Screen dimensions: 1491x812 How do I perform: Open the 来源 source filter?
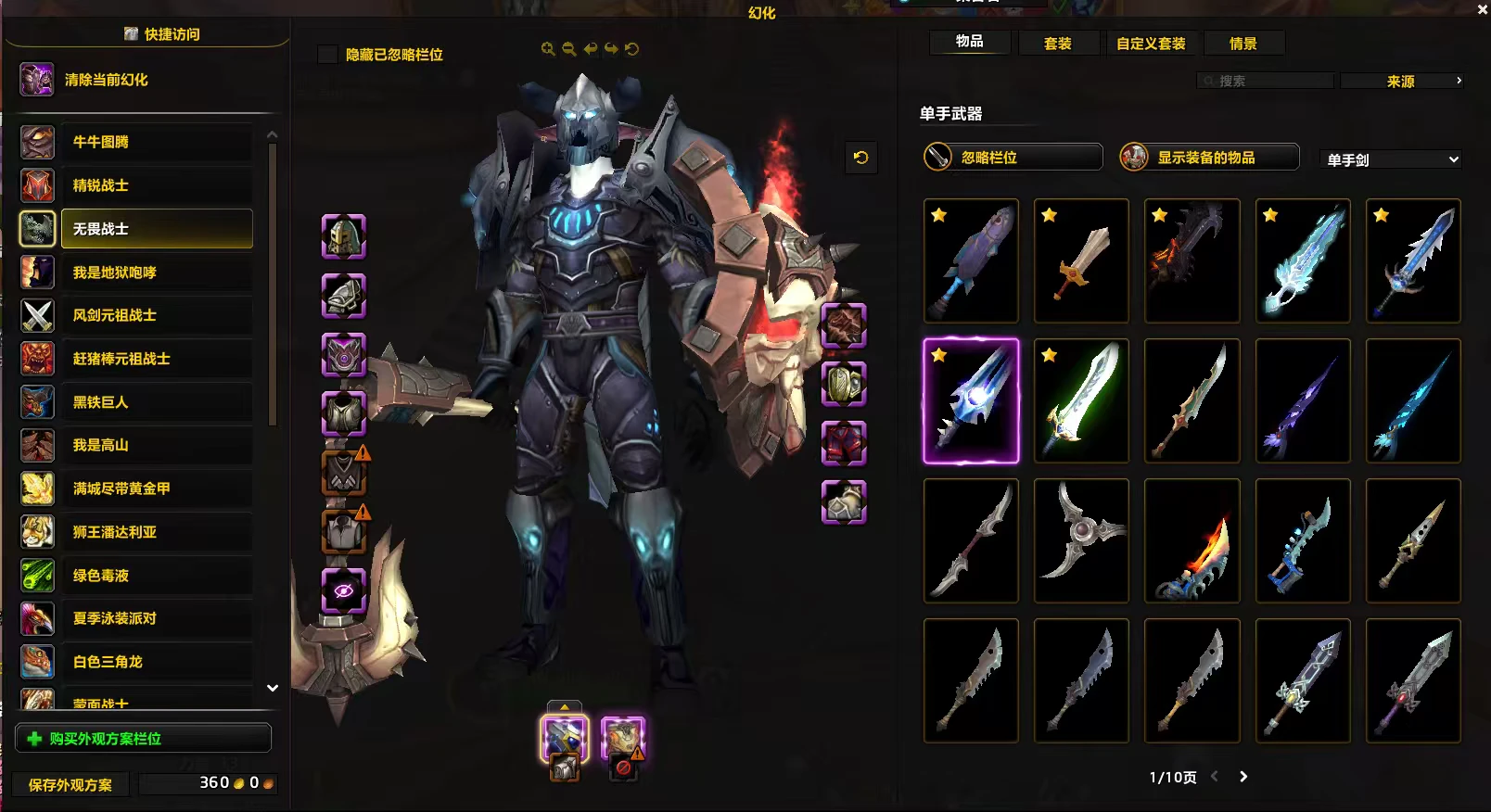tap(1401, 82)
